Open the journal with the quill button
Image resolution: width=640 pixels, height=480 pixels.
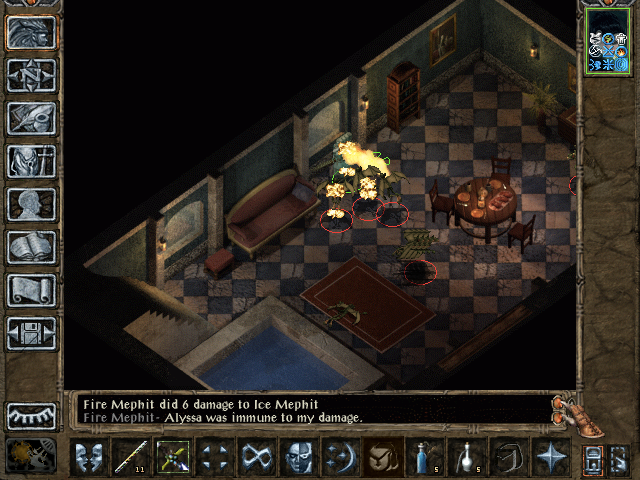coord(32,118)
